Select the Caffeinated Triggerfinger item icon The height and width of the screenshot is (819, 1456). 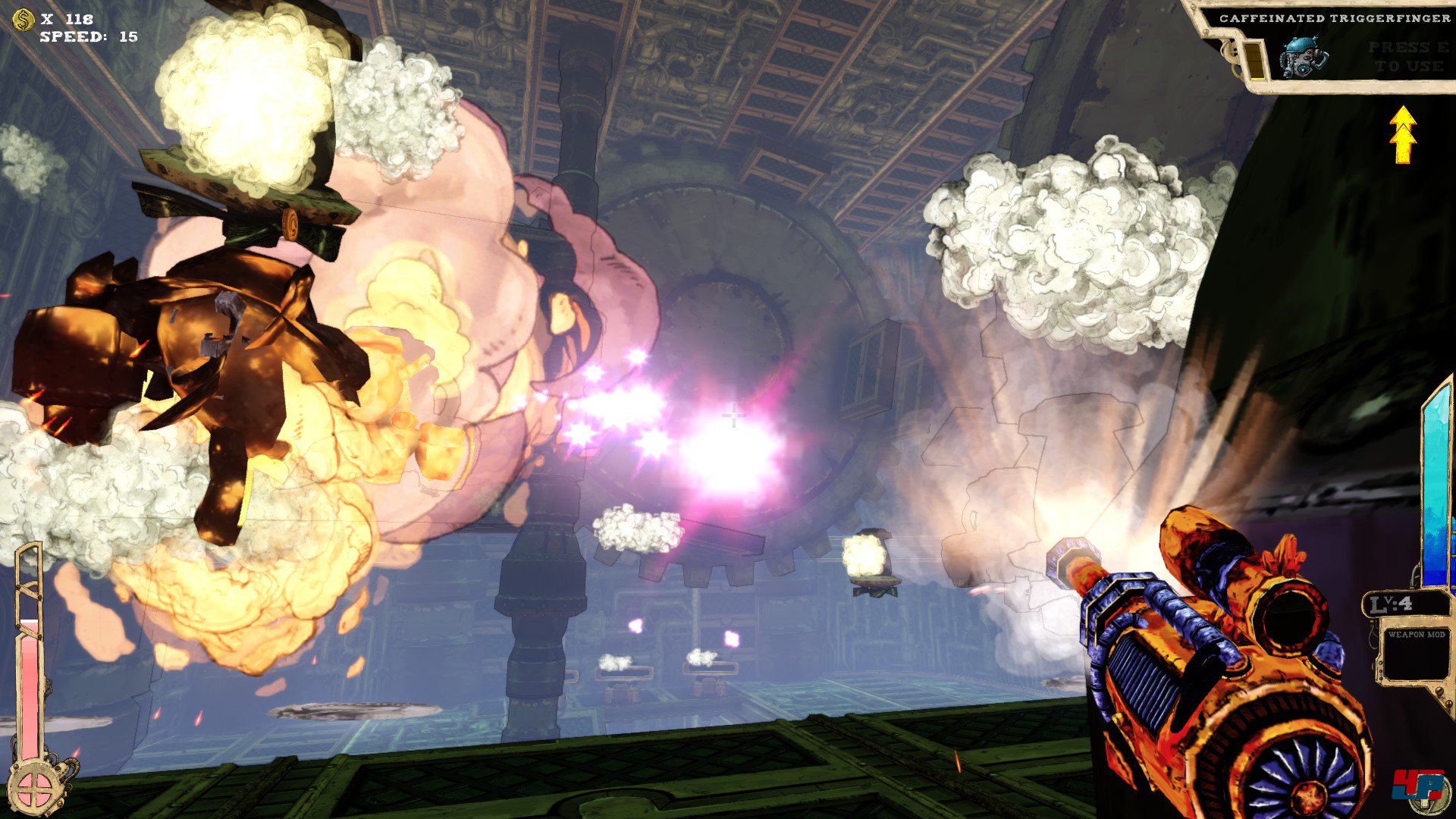[1304, 57]
